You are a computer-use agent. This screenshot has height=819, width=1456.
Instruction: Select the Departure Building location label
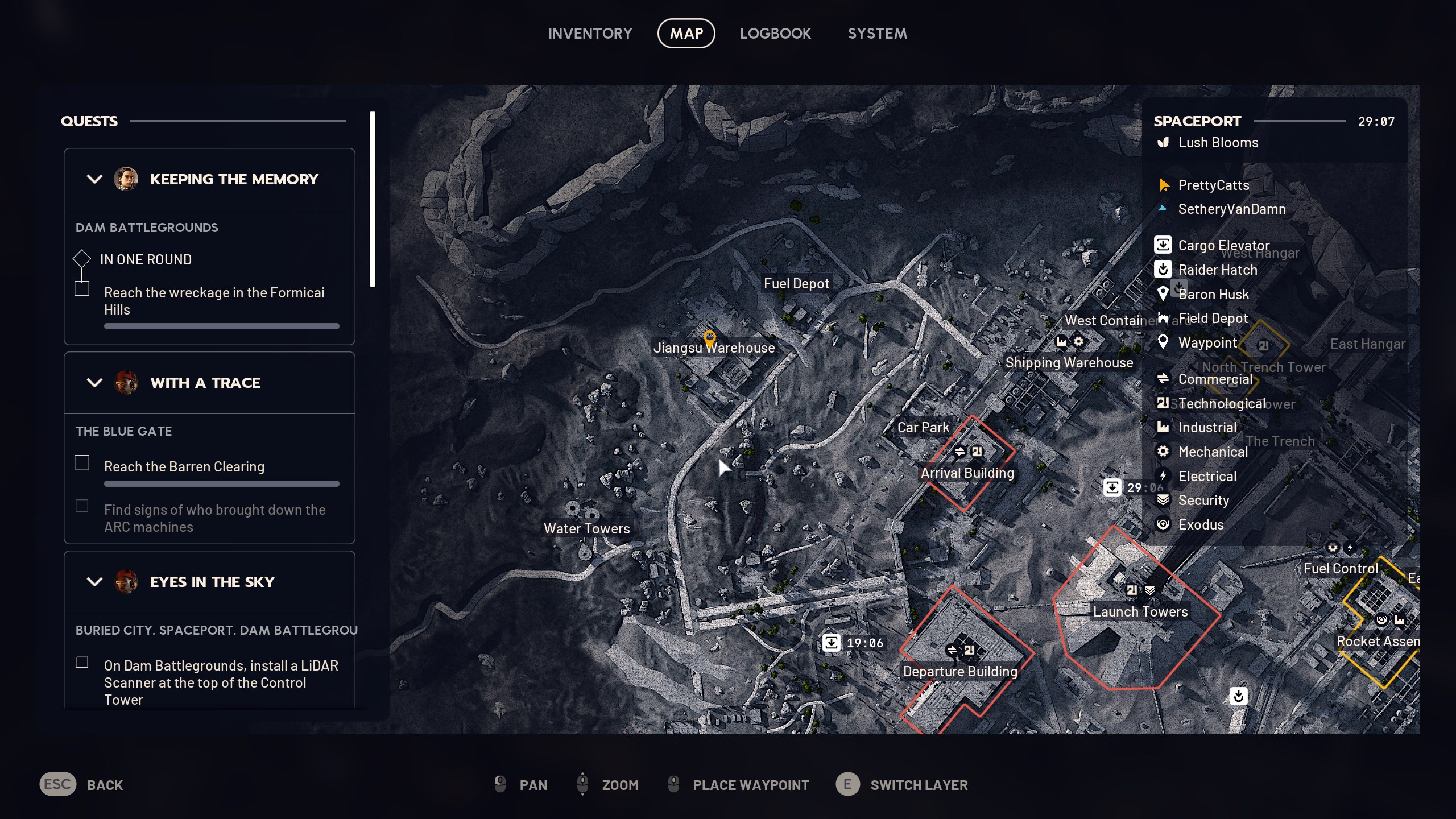click(960, 672)
